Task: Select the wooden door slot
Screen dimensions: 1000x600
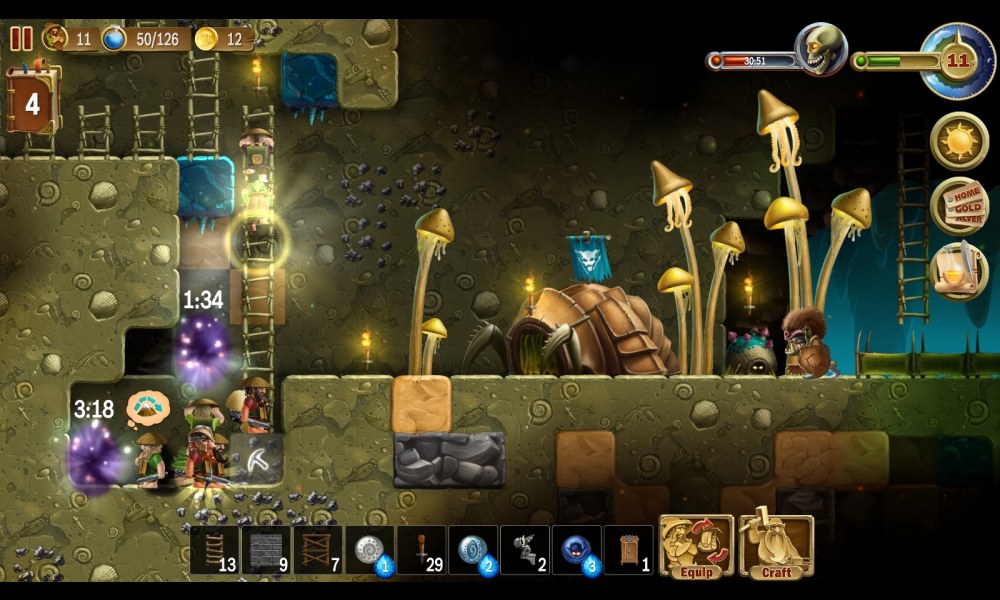Action: pyautogui.click(x=629, y=550)
